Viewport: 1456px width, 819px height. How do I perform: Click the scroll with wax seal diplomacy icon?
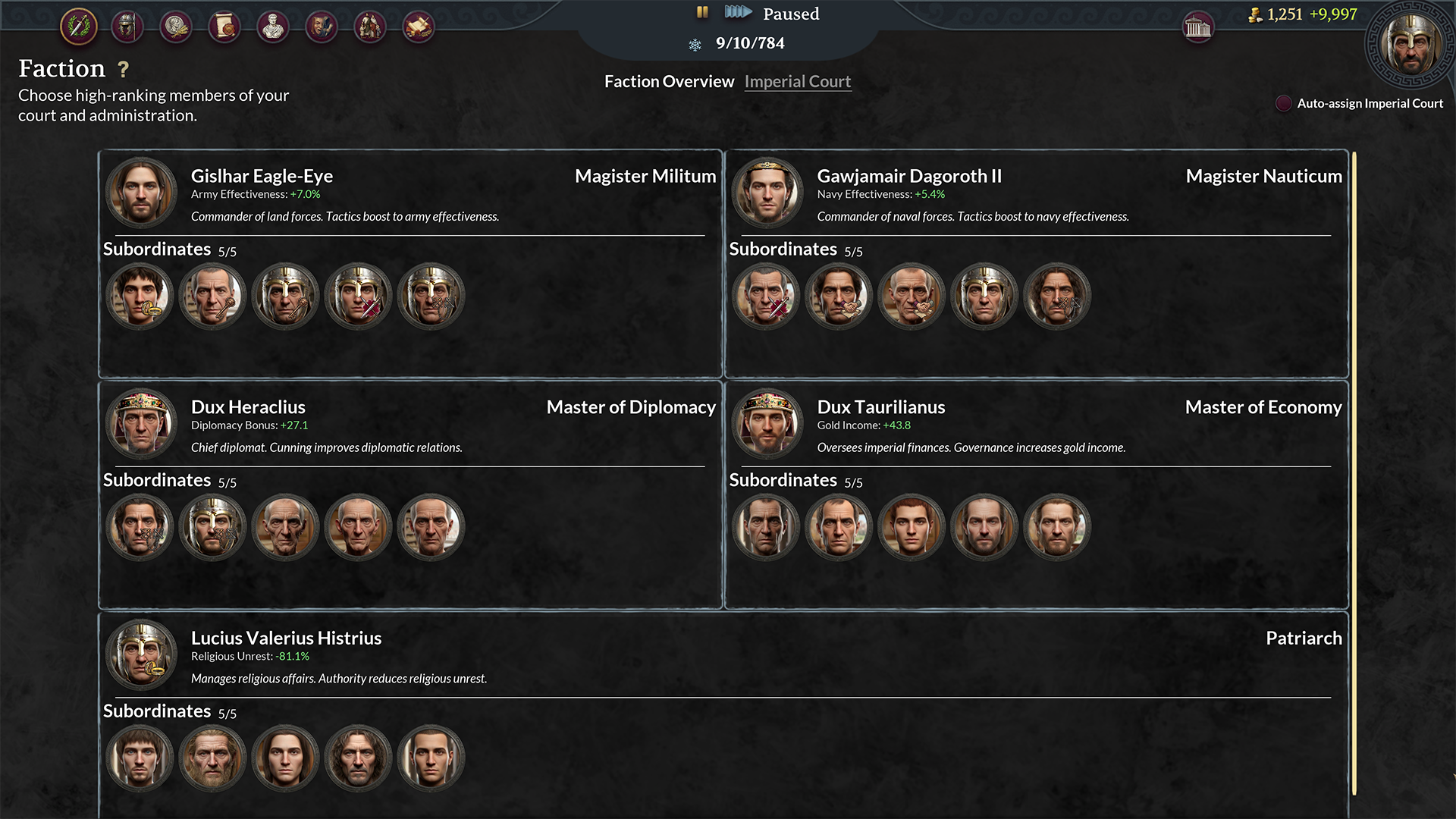[224, 27]
